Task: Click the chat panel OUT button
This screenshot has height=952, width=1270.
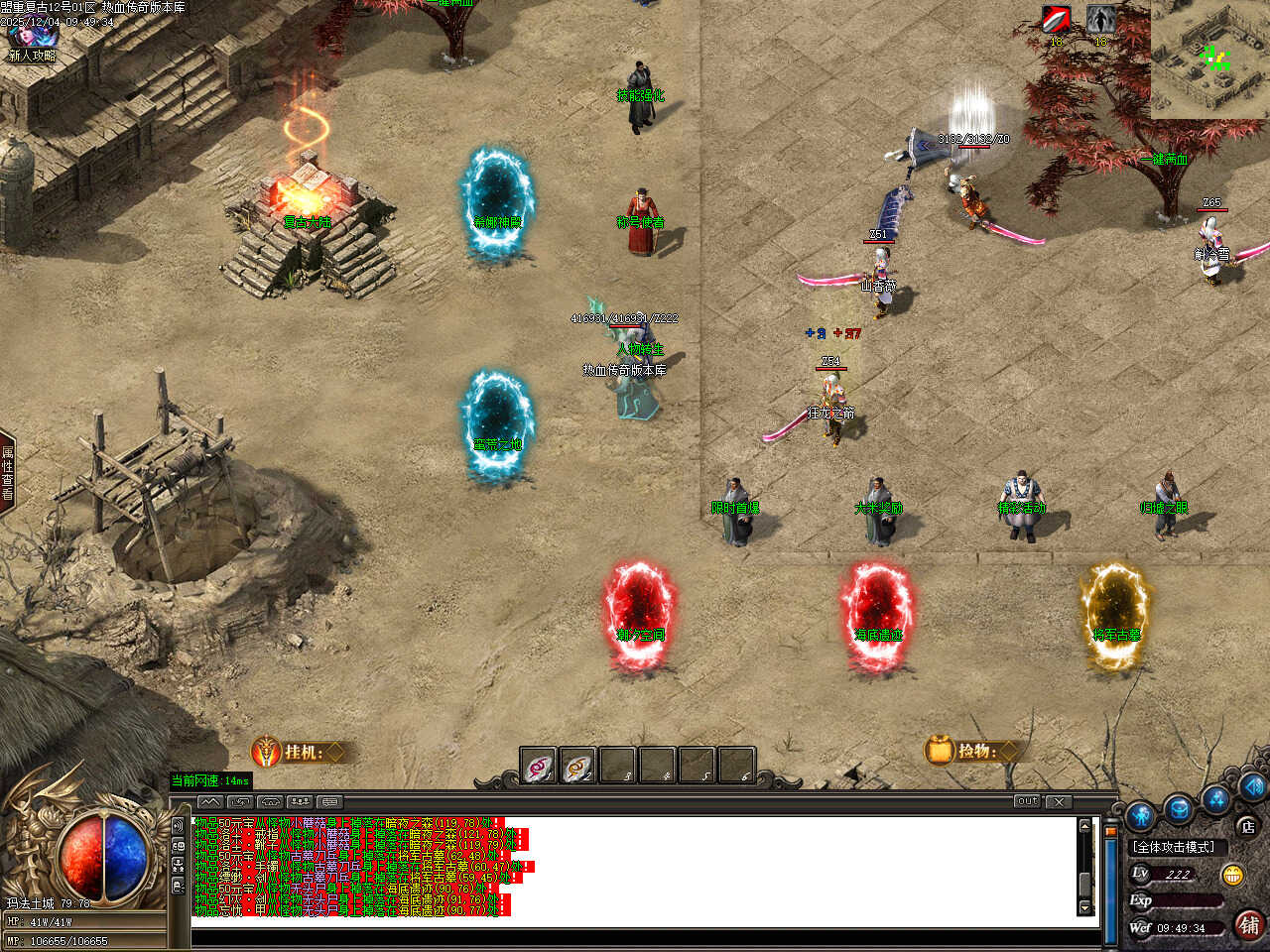Action: pos(1027,801)
